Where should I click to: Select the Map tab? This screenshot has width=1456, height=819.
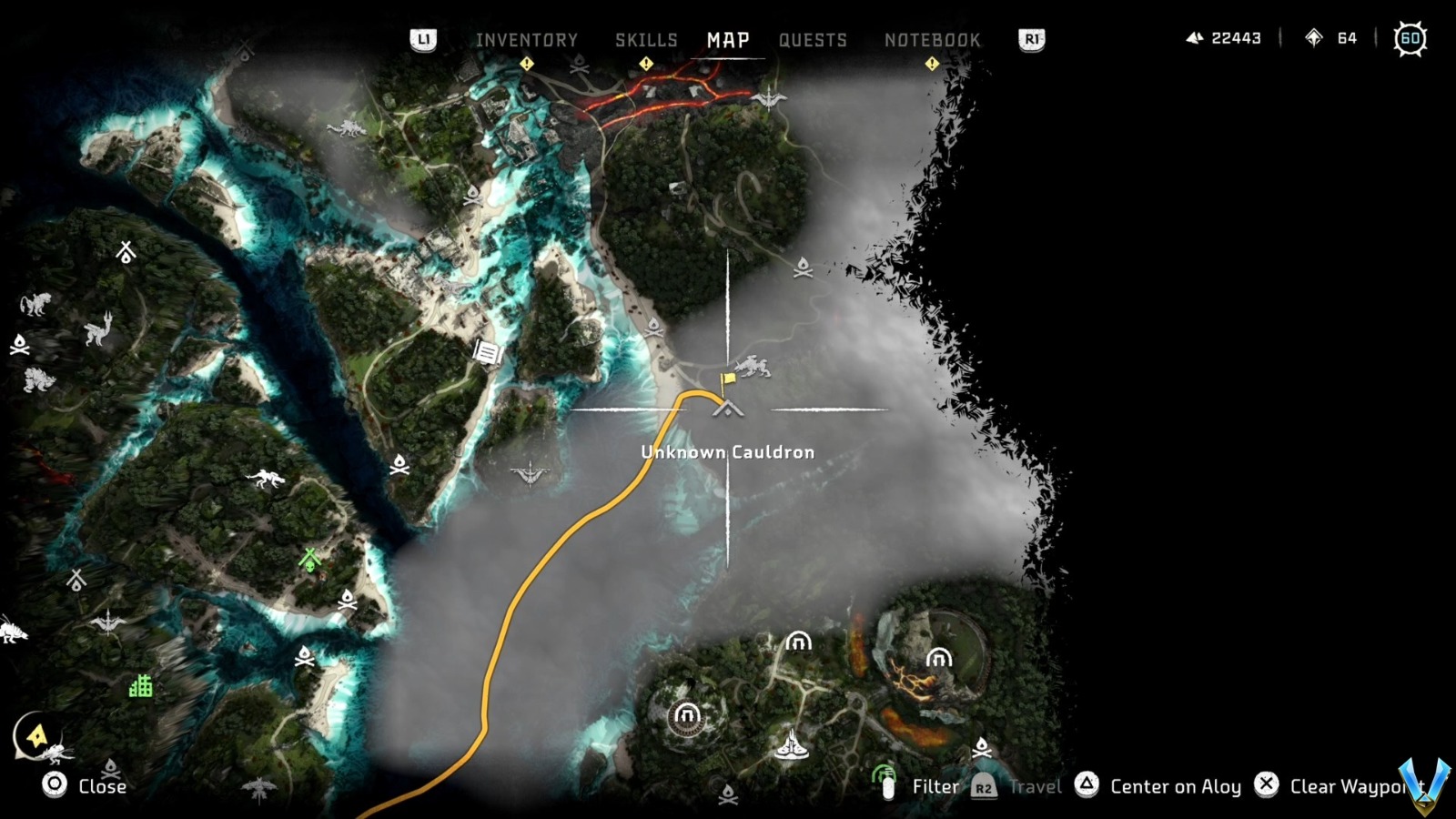(x=728, y=40)
